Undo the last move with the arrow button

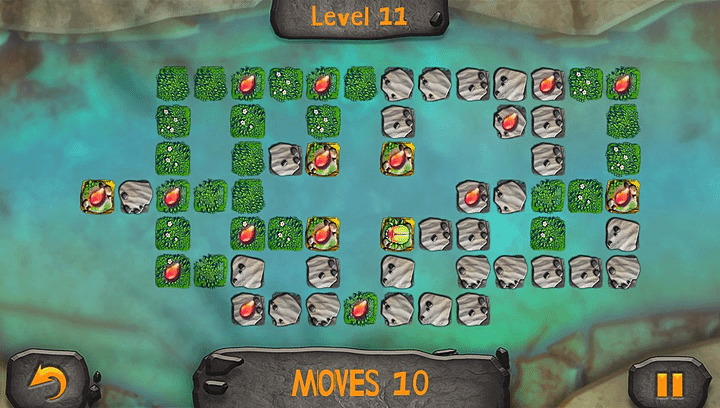(47, 381)
